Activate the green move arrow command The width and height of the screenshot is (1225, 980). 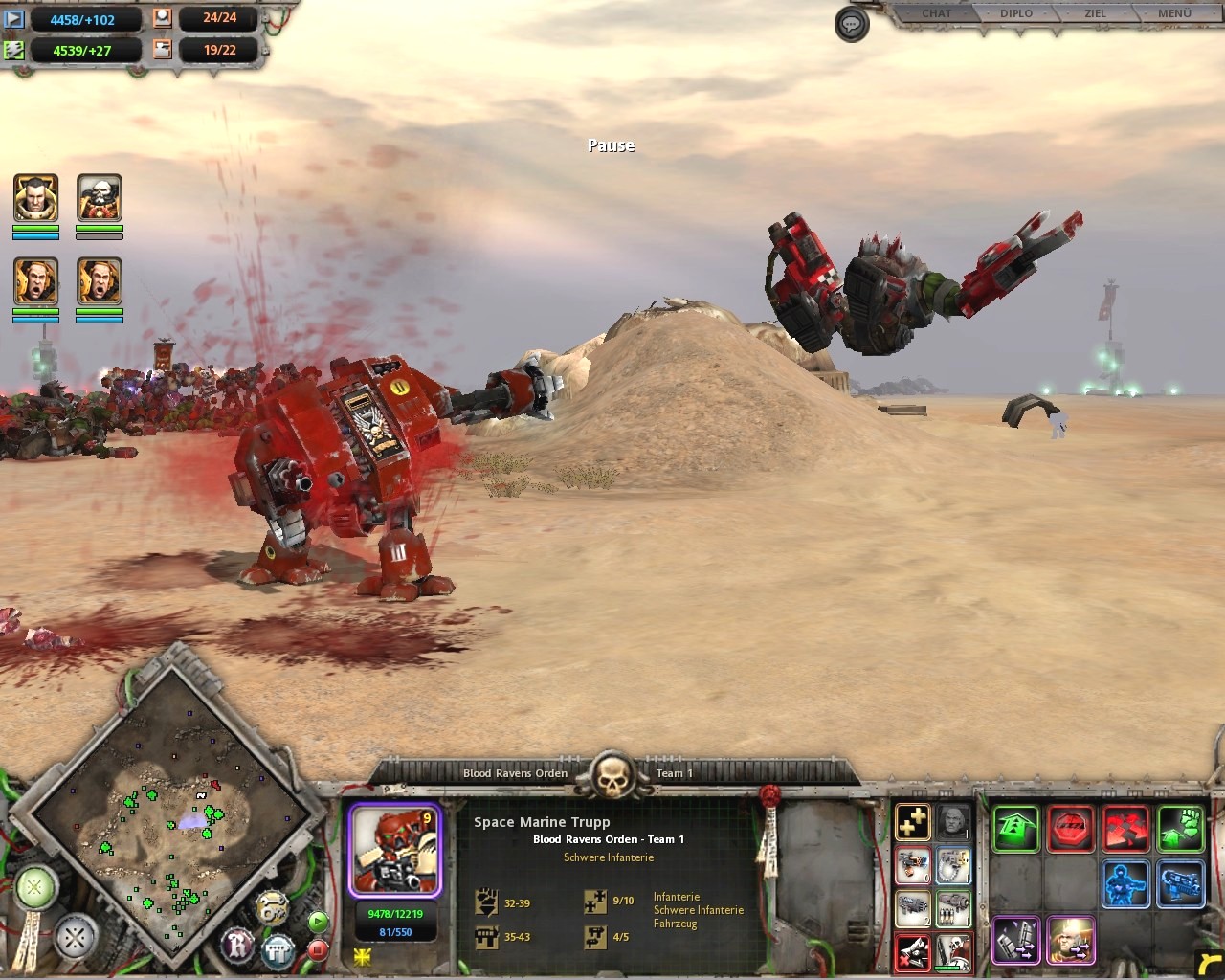coord(1015,829)
